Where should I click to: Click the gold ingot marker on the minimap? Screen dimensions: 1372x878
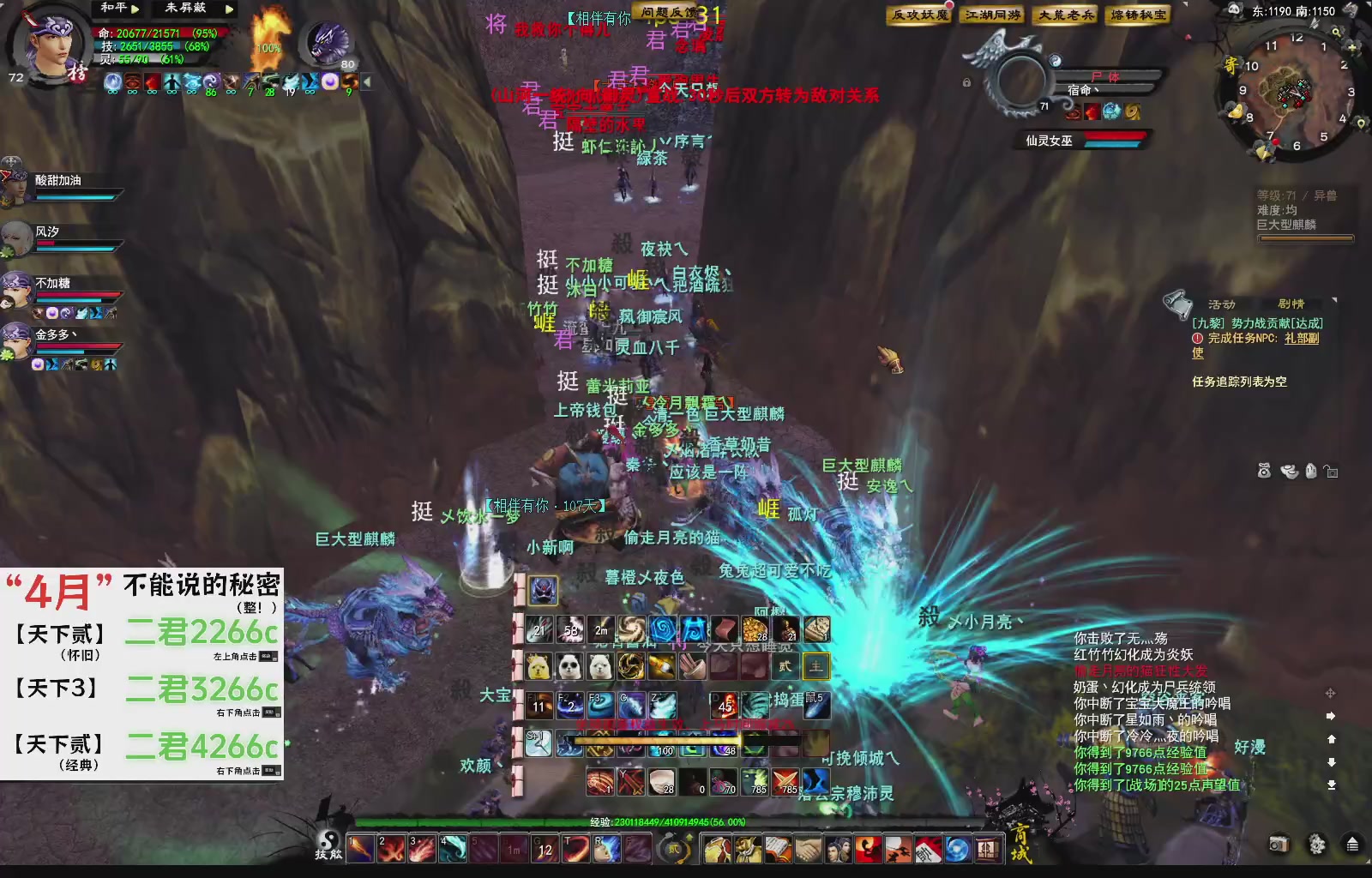tap(1237, 110)
